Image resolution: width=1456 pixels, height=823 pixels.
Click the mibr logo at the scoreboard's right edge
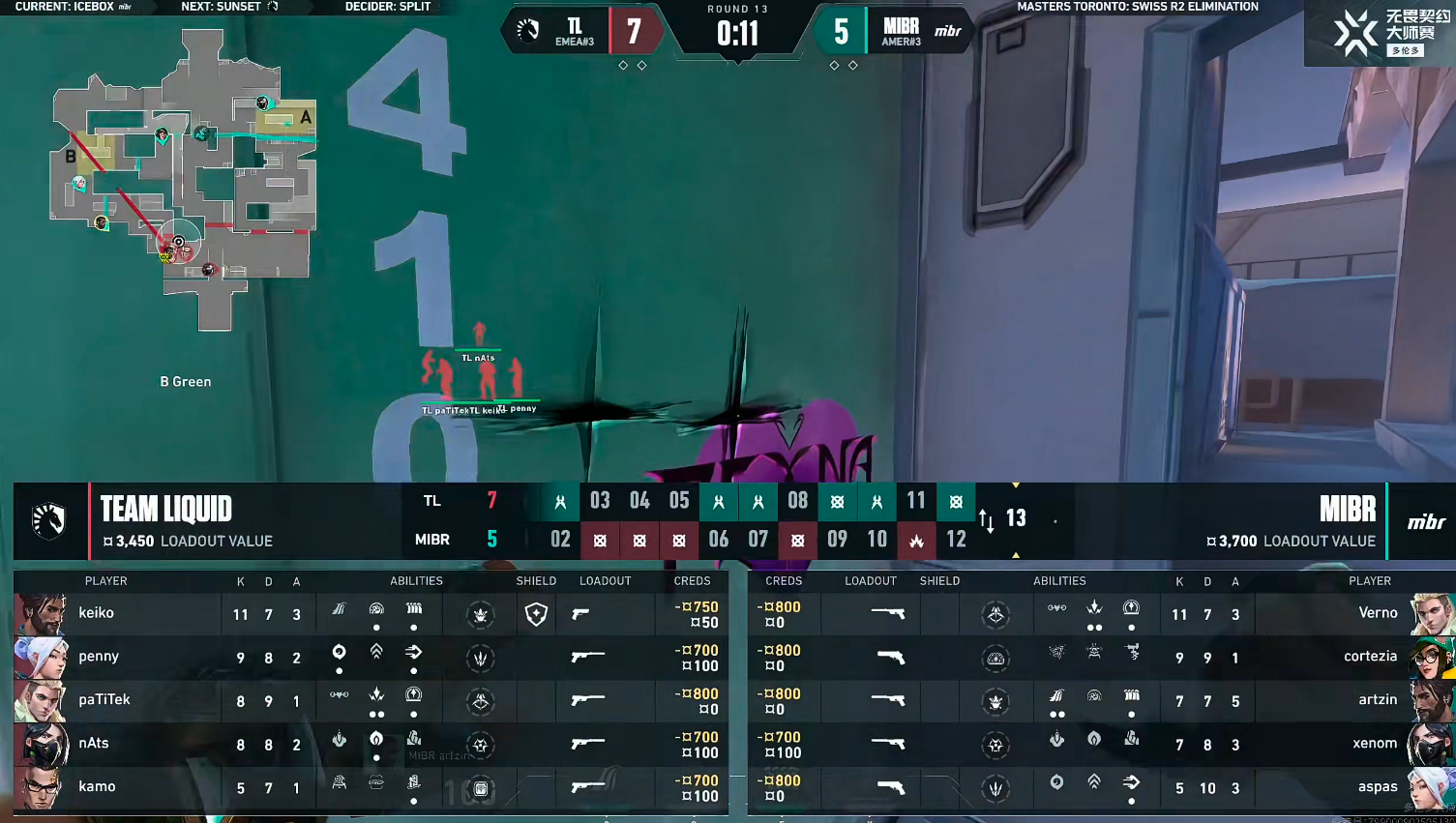[1426, 522]
